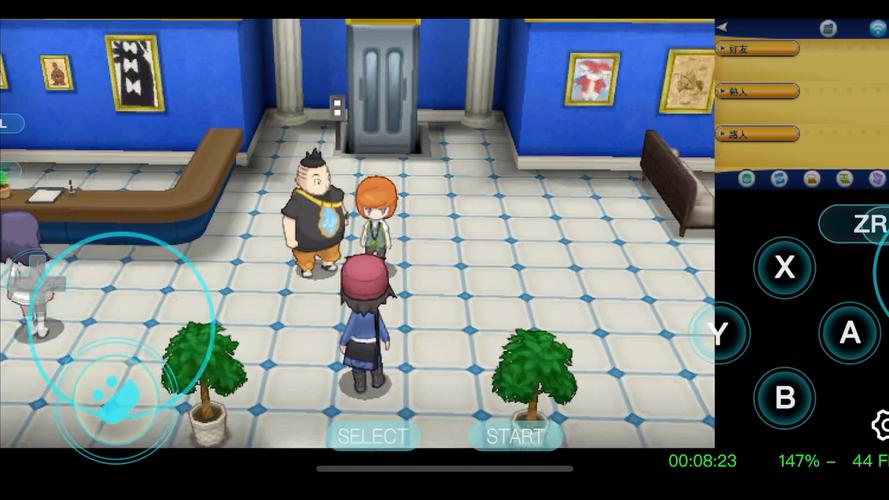Open the 好友 friends list bar
This screenshot has width=889, height=500.
[758, 48]
